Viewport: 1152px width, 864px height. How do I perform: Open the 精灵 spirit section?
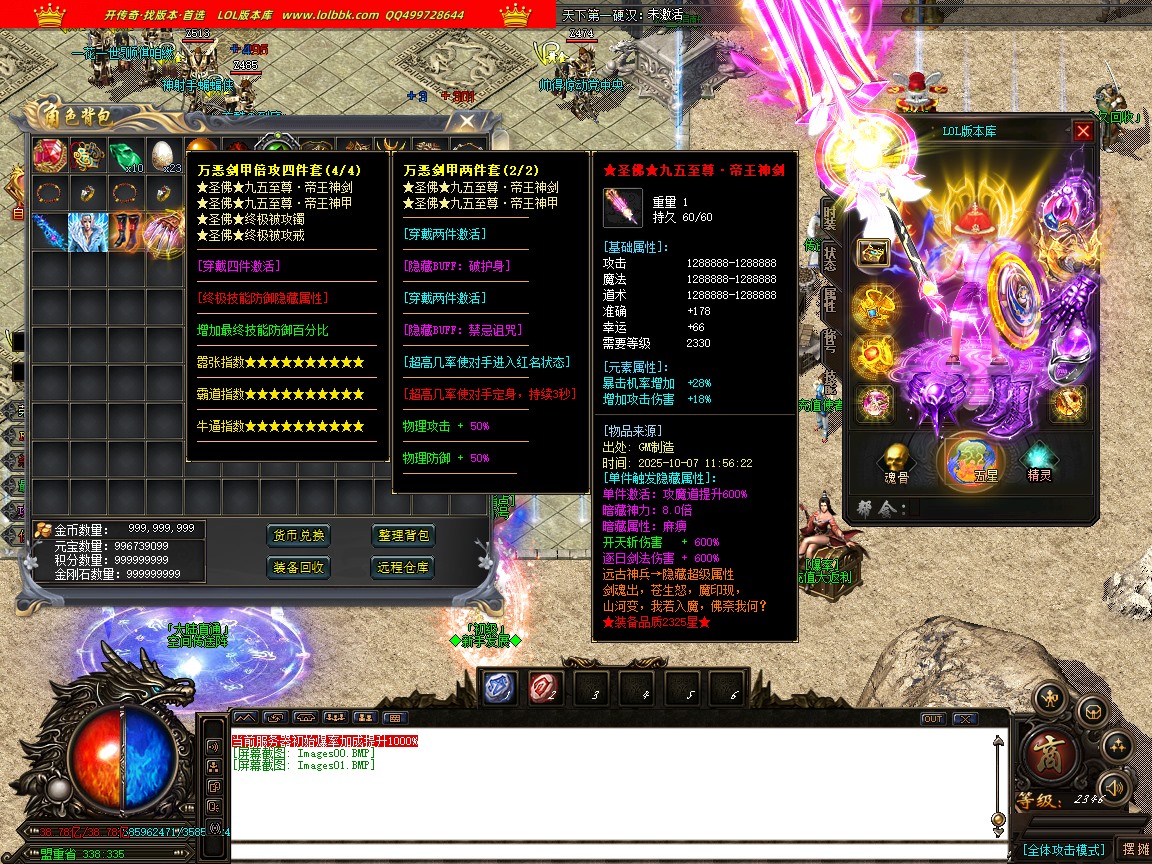point(1041,461)
